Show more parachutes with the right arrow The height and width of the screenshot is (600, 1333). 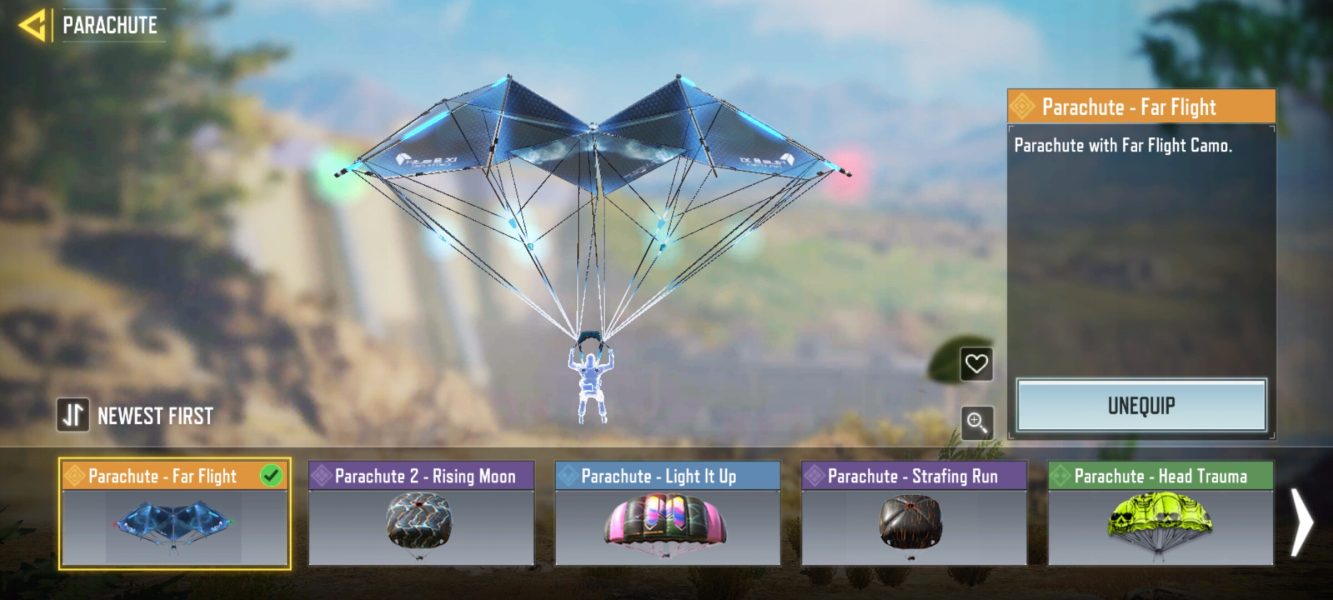coord(1301,521)
